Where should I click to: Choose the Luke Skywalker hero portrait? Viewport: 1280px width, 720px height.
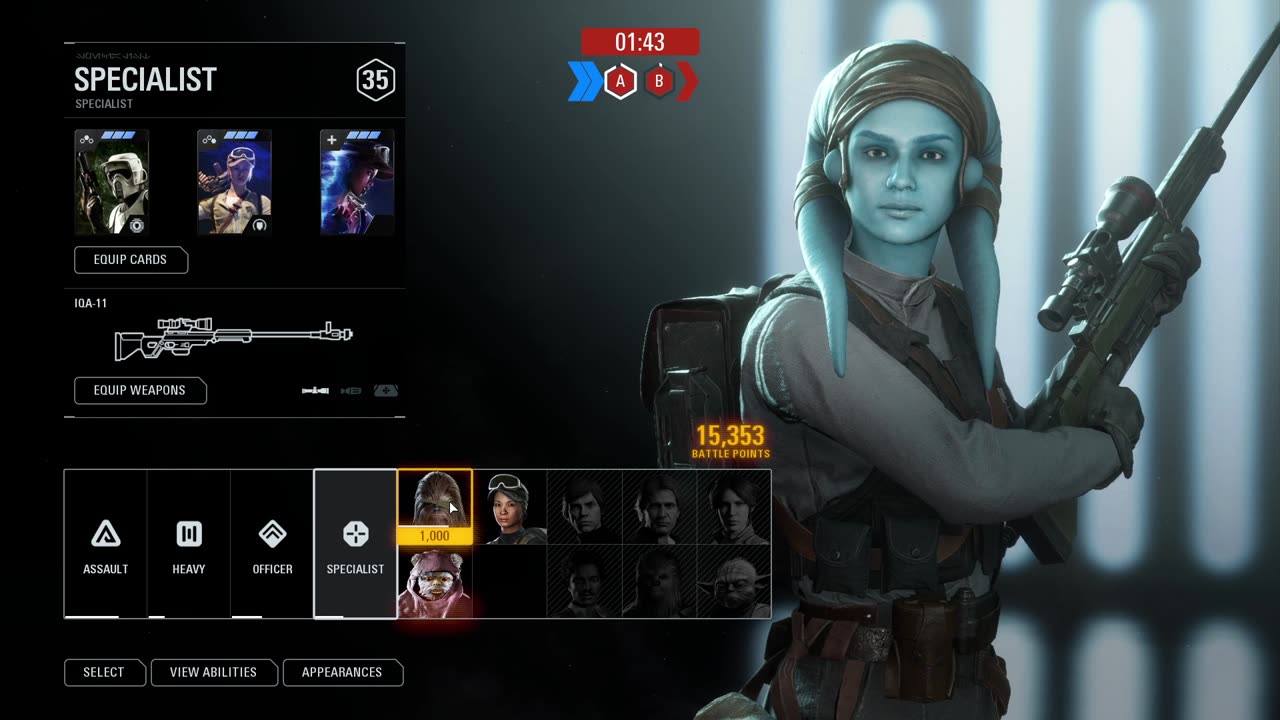click(x=585, y=508)
